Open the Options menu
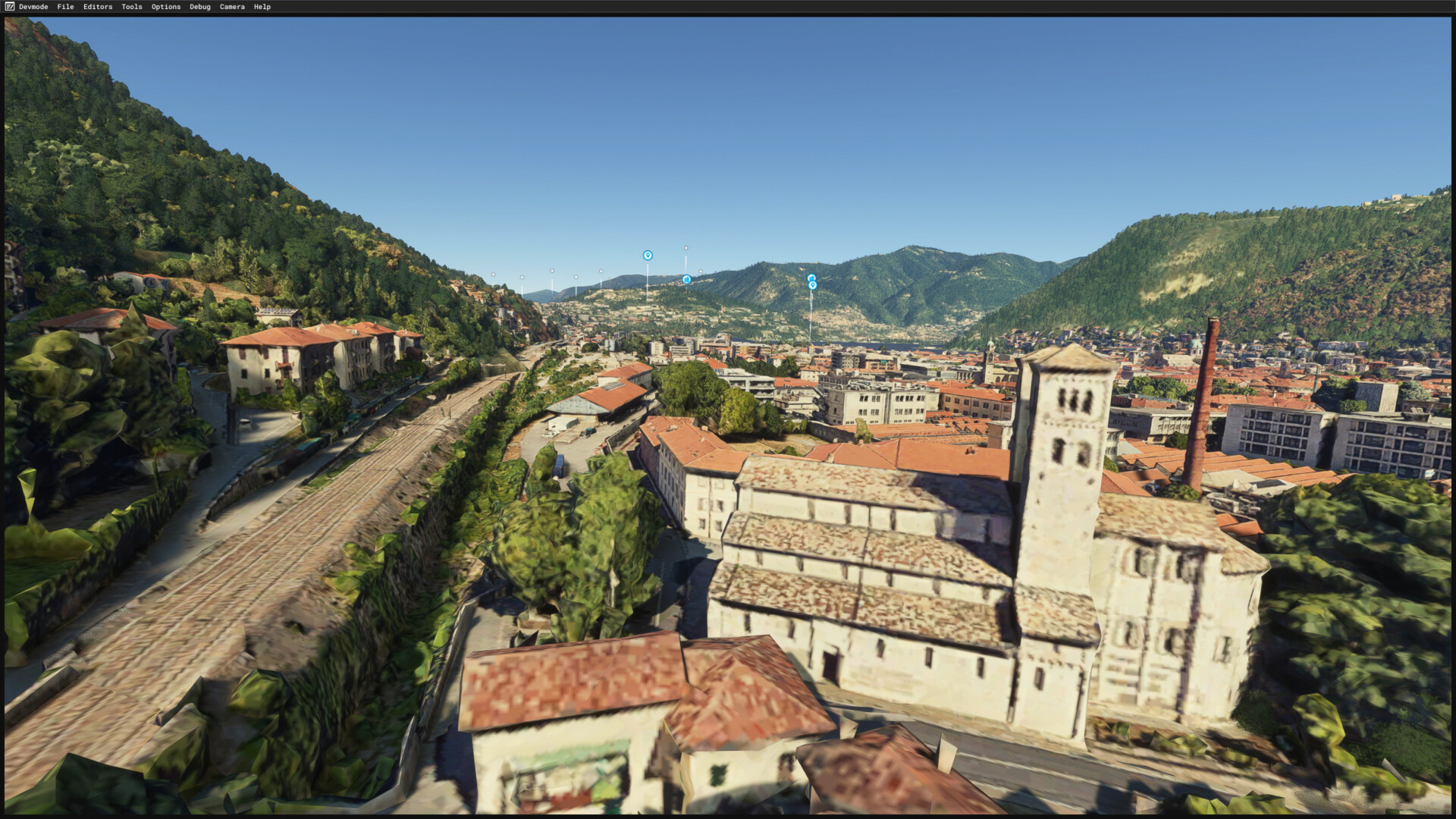Image resolution: width=1456 pixels, height=819 pixels. tap(166, 7)
